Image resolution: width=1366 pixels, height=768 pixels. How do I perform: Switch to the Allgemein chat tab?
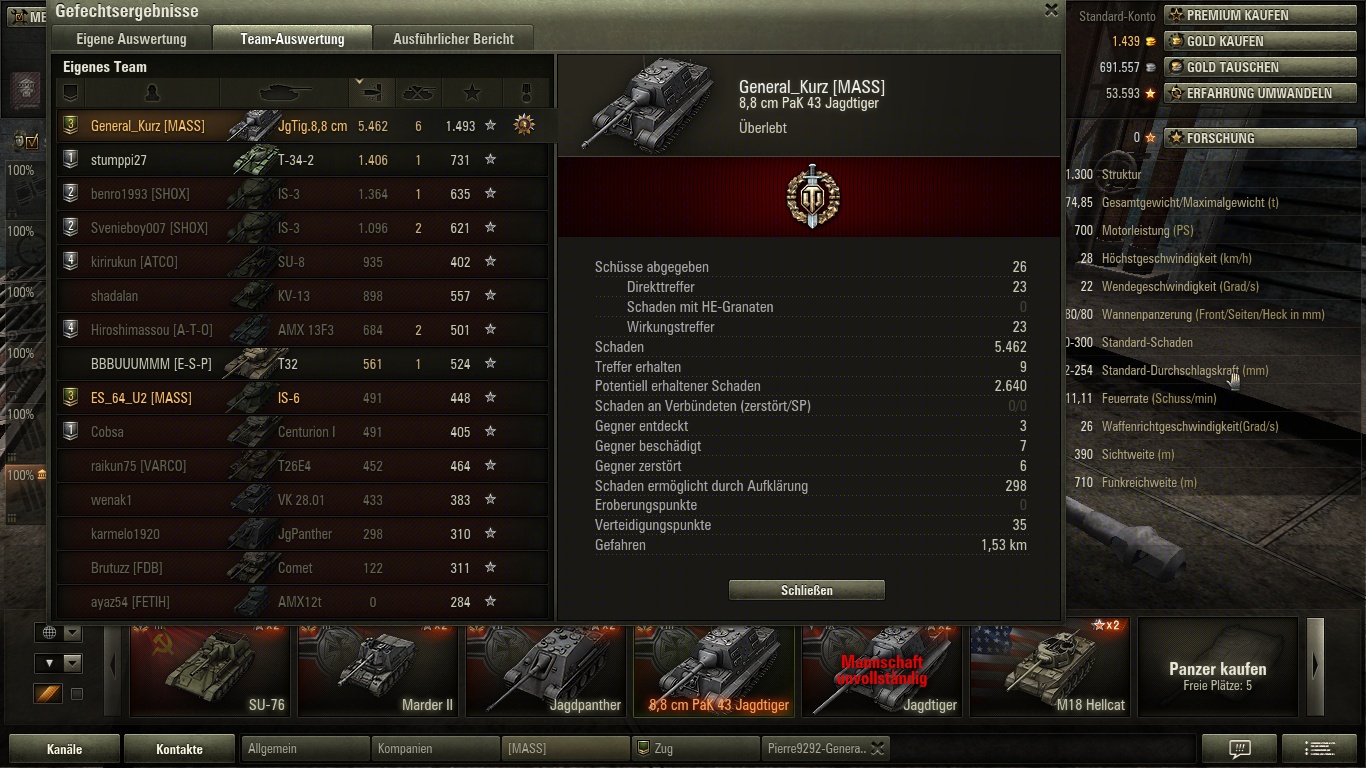(304, 748)
